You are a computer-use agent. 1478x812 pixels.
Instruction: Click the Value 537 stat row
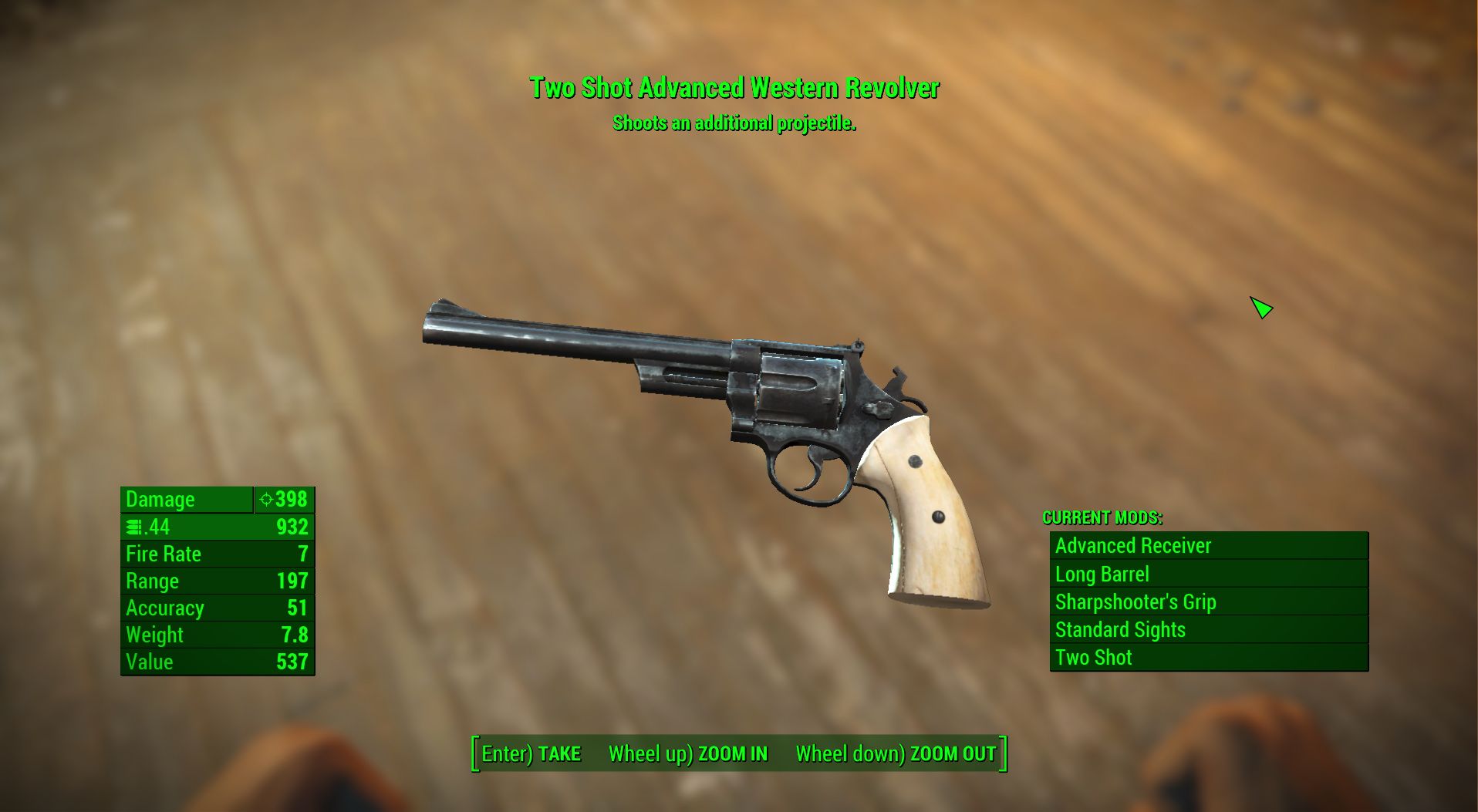pos(216,662)
